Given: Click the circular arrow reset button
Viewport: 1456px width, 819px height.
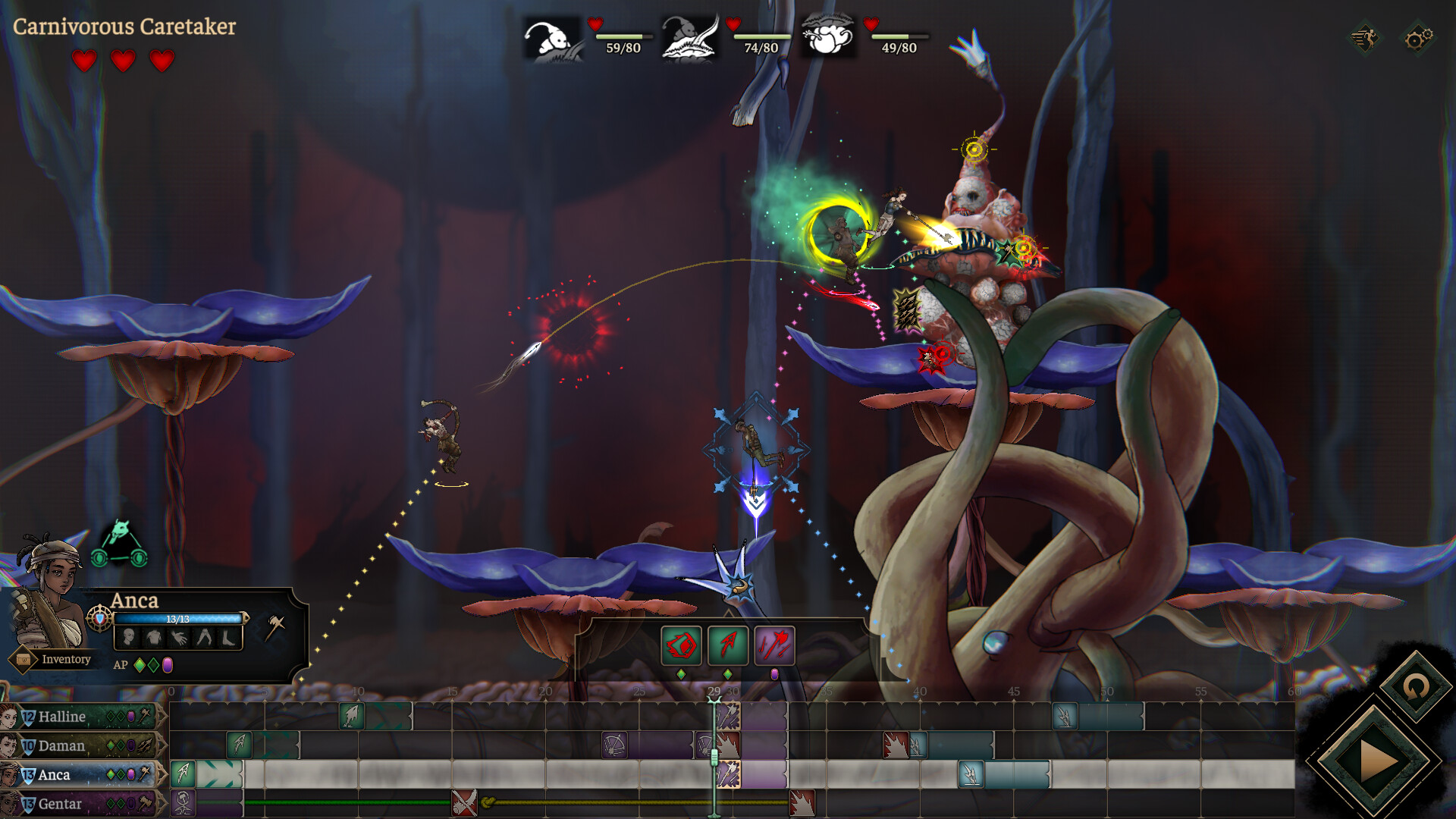Looking at the screenshot, I should pyautogui.click(x=1415, y=689).
